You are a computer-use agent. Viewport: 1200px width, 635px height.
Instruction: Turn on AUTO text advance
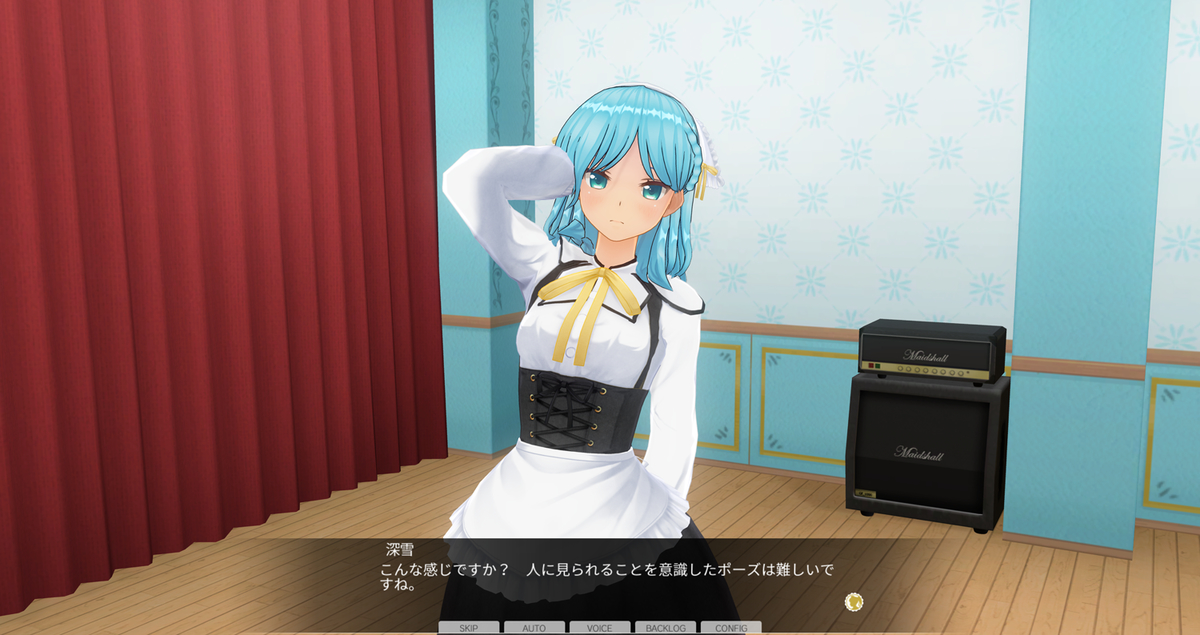[534, 628]
